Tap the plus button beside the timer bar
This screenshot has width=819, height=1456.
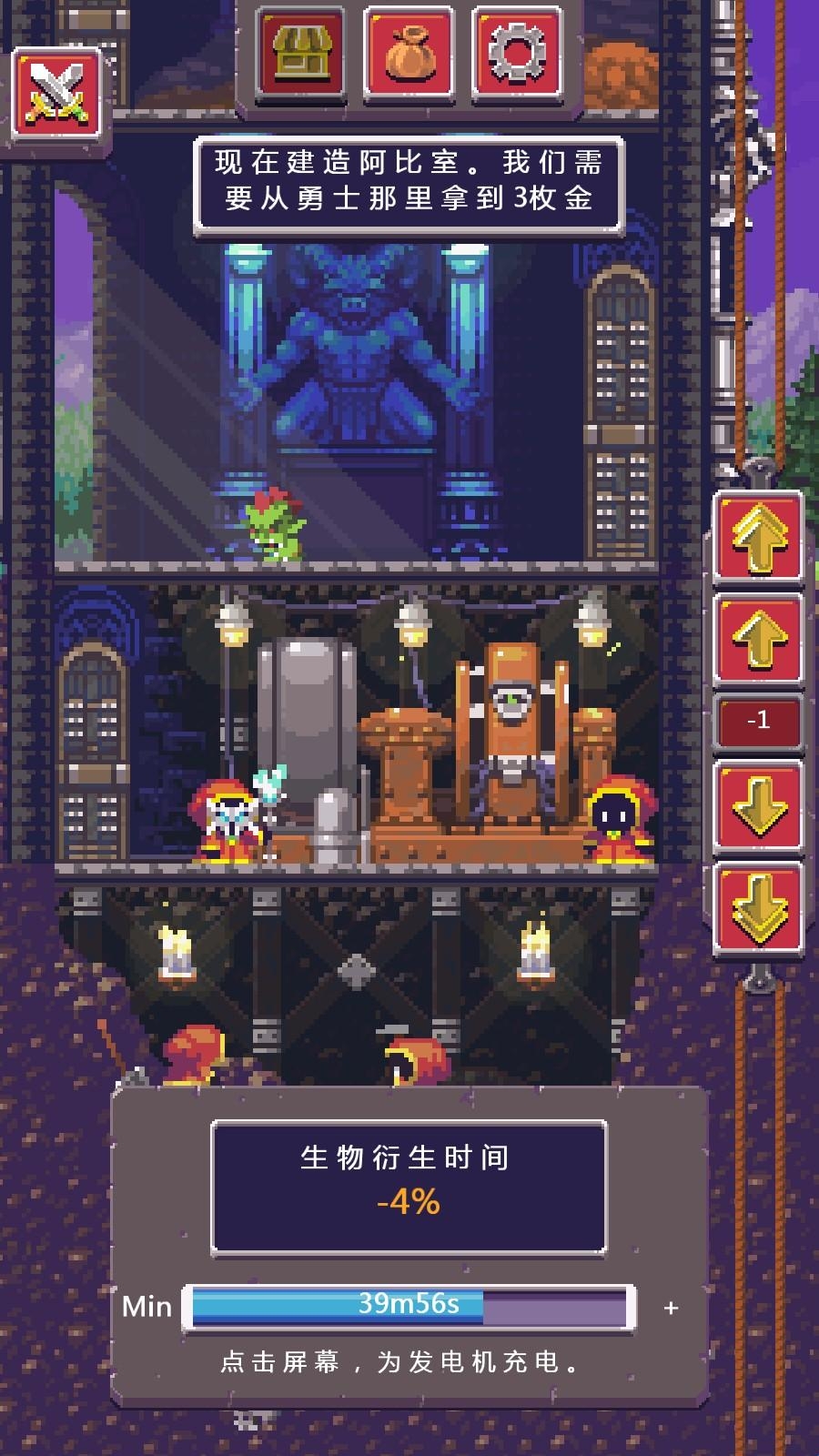pos(671,1308)
